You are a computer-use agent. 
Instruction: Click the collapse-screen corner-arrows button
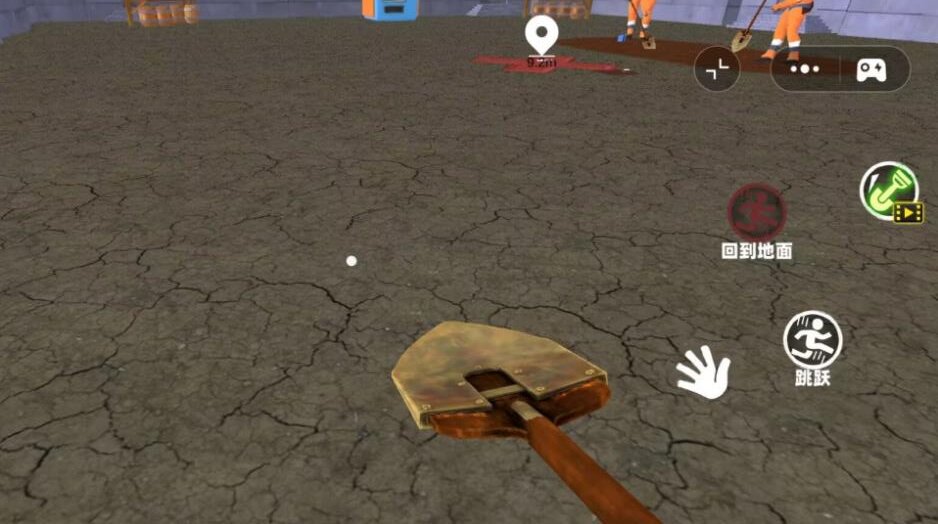(x=717, y=70)
